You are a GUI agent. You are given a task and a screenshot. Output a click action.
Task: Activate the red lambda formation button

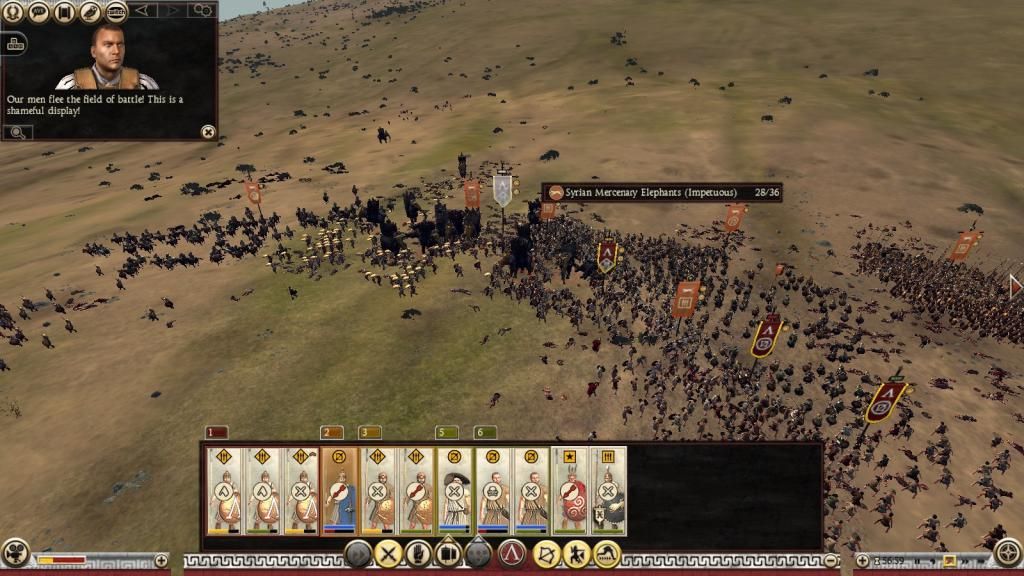(512, 553)
